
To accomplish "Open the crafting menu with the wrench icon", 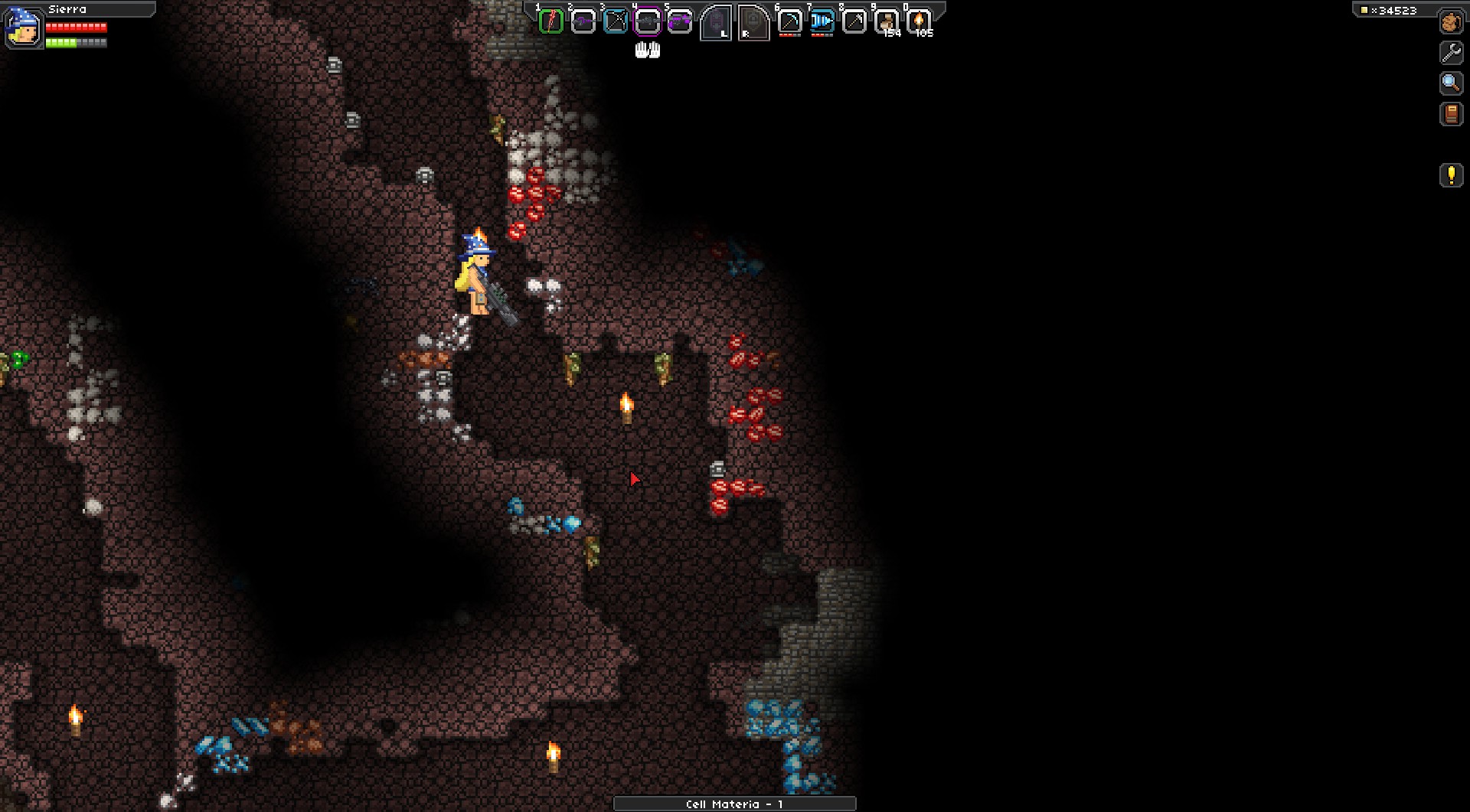I will point(1451,53).
